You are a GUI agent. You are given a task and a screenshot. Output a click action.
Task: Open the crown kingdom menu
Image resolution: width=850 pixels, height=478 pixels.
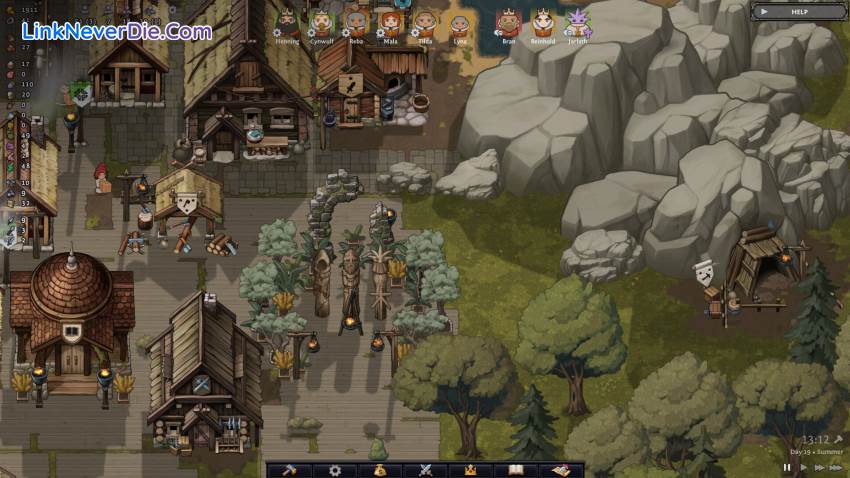470,470
